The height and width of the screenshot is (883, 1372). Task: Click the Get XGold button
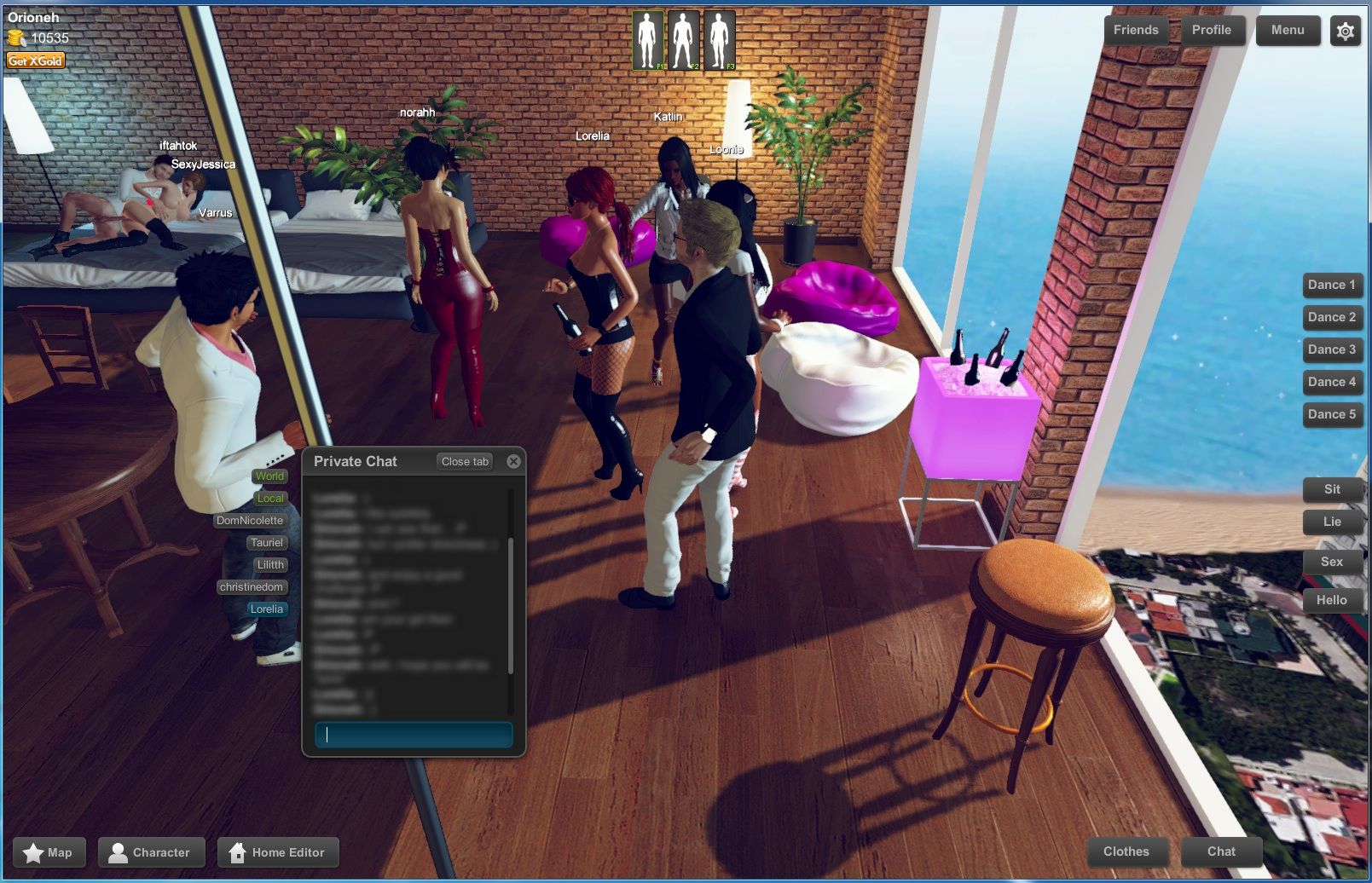[x=36, y=60]
